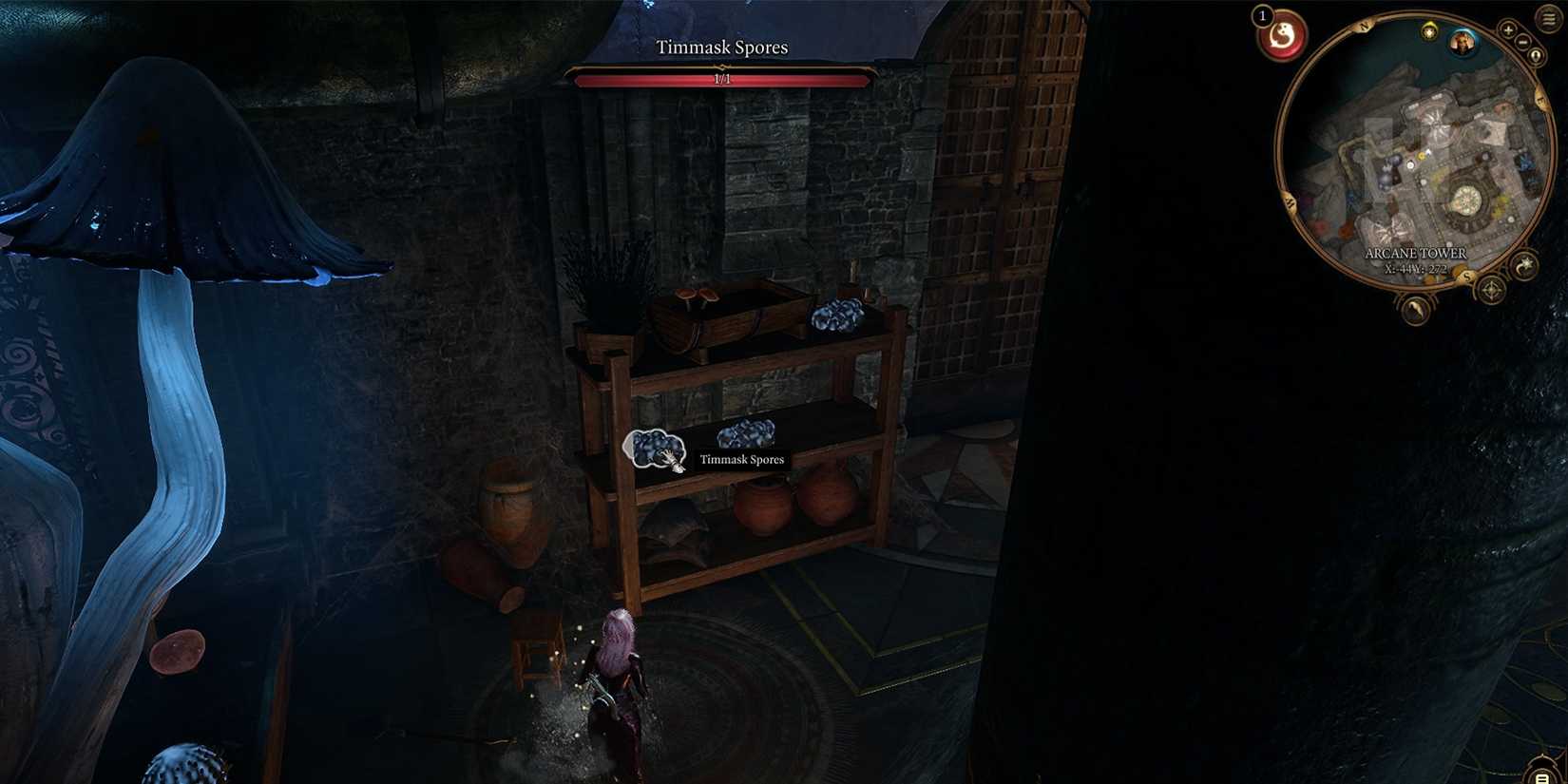The image size is (1568, 784).
Task: Select the character portrait above the minimap
Action: (1462, 43)
